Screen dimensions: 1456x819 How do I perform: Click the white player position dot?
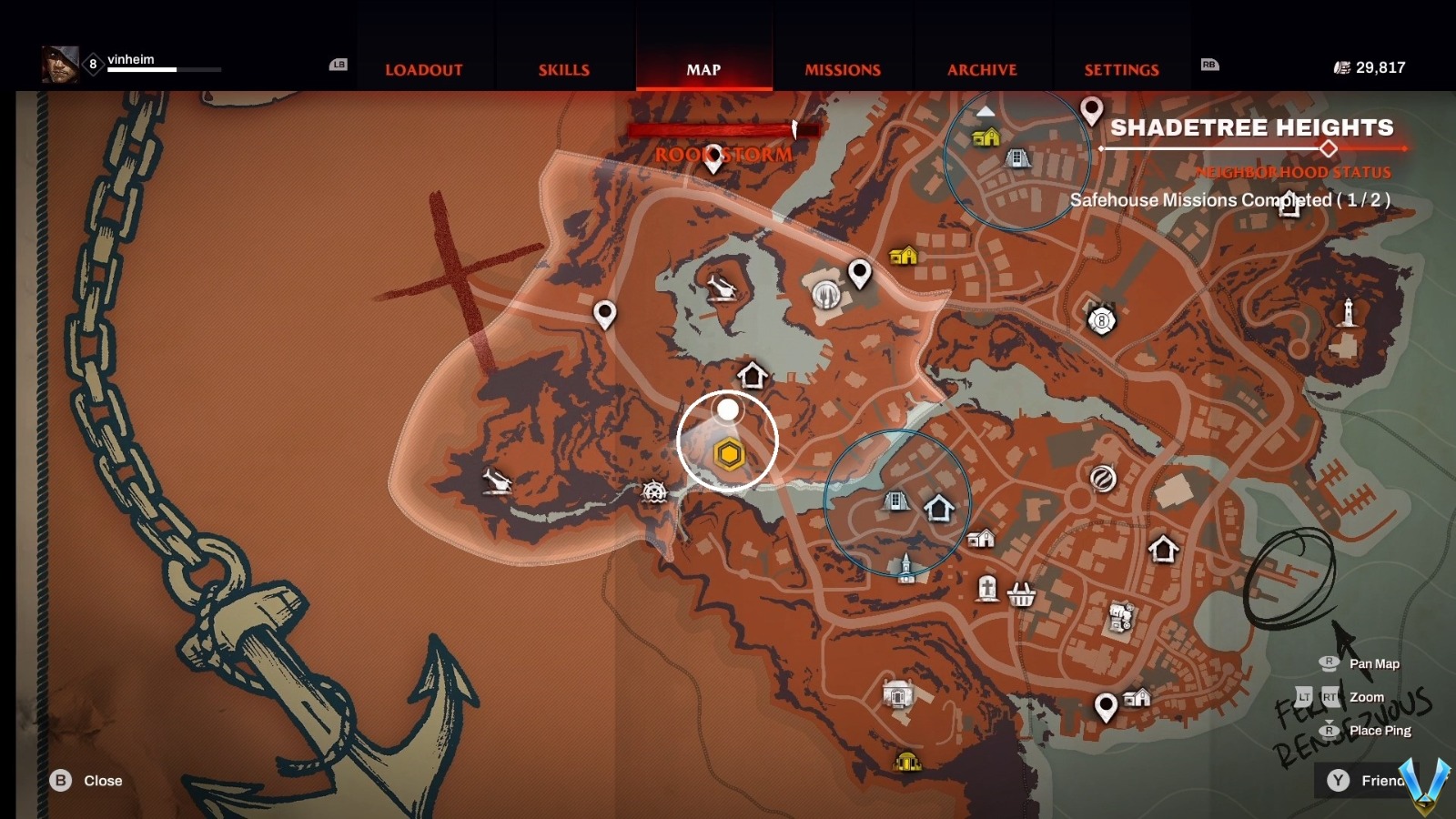point(727,410)
